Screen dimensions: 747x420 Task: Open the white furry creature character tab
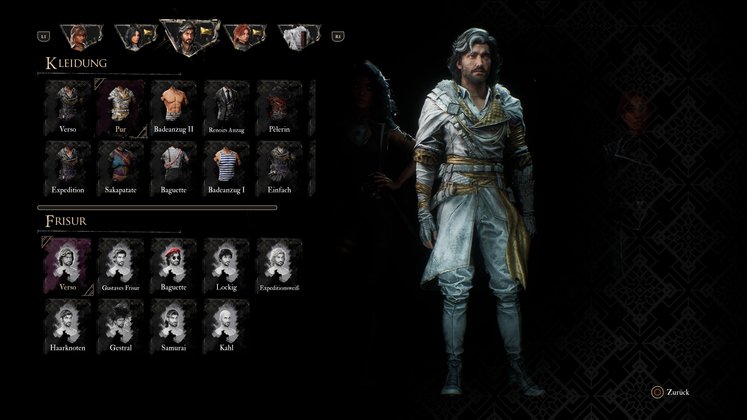point(298,36)
